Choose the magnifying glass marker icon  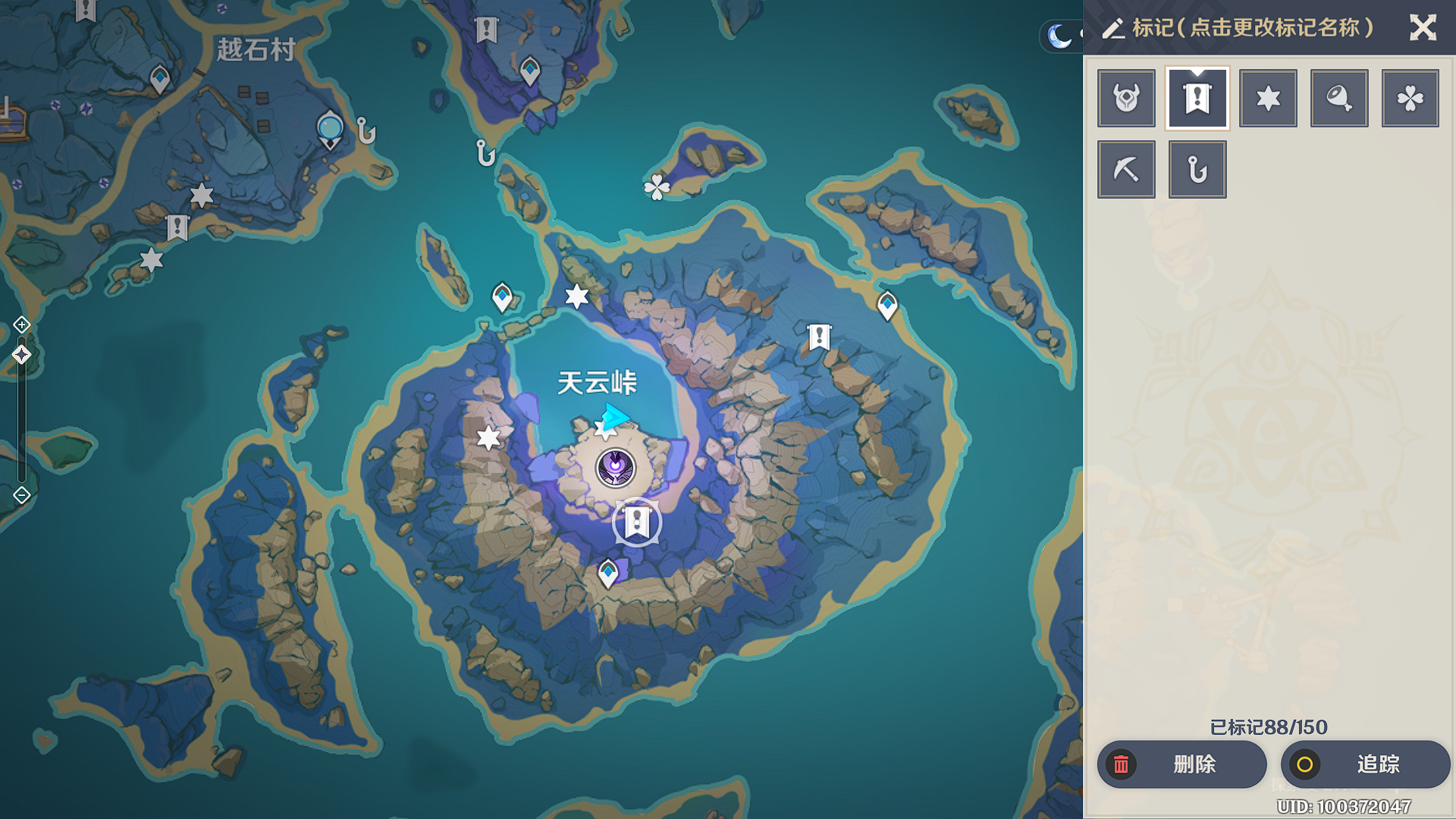[1339, 99]
